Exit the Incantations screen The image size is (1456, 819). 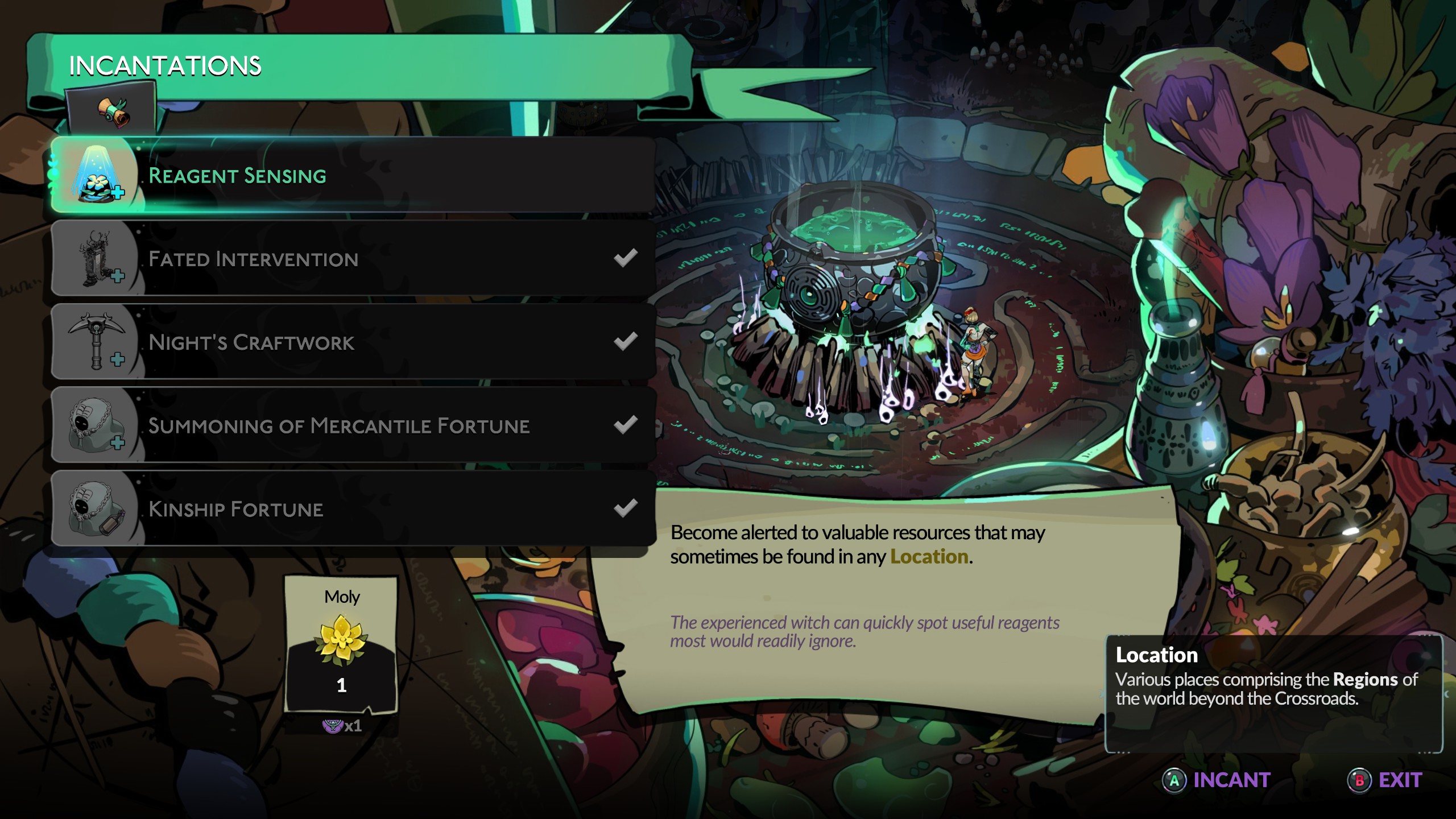click(x=1385, y=780)
